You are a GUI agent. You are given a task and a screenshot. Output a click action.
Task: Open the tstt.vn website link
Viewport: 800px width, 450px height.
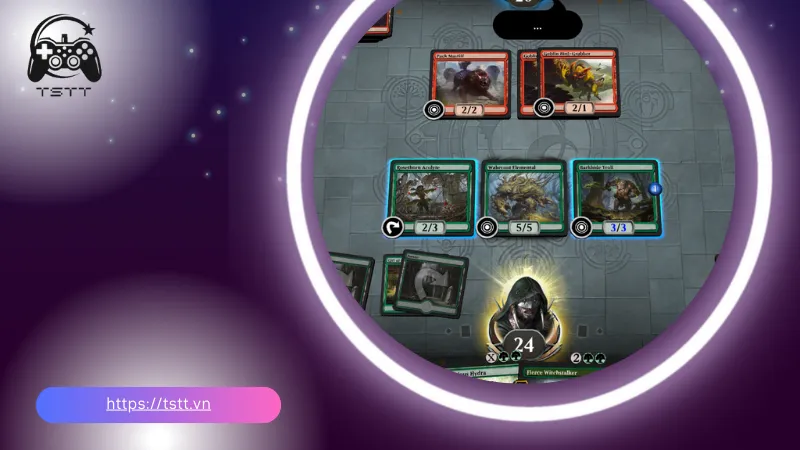pos(158,404)
